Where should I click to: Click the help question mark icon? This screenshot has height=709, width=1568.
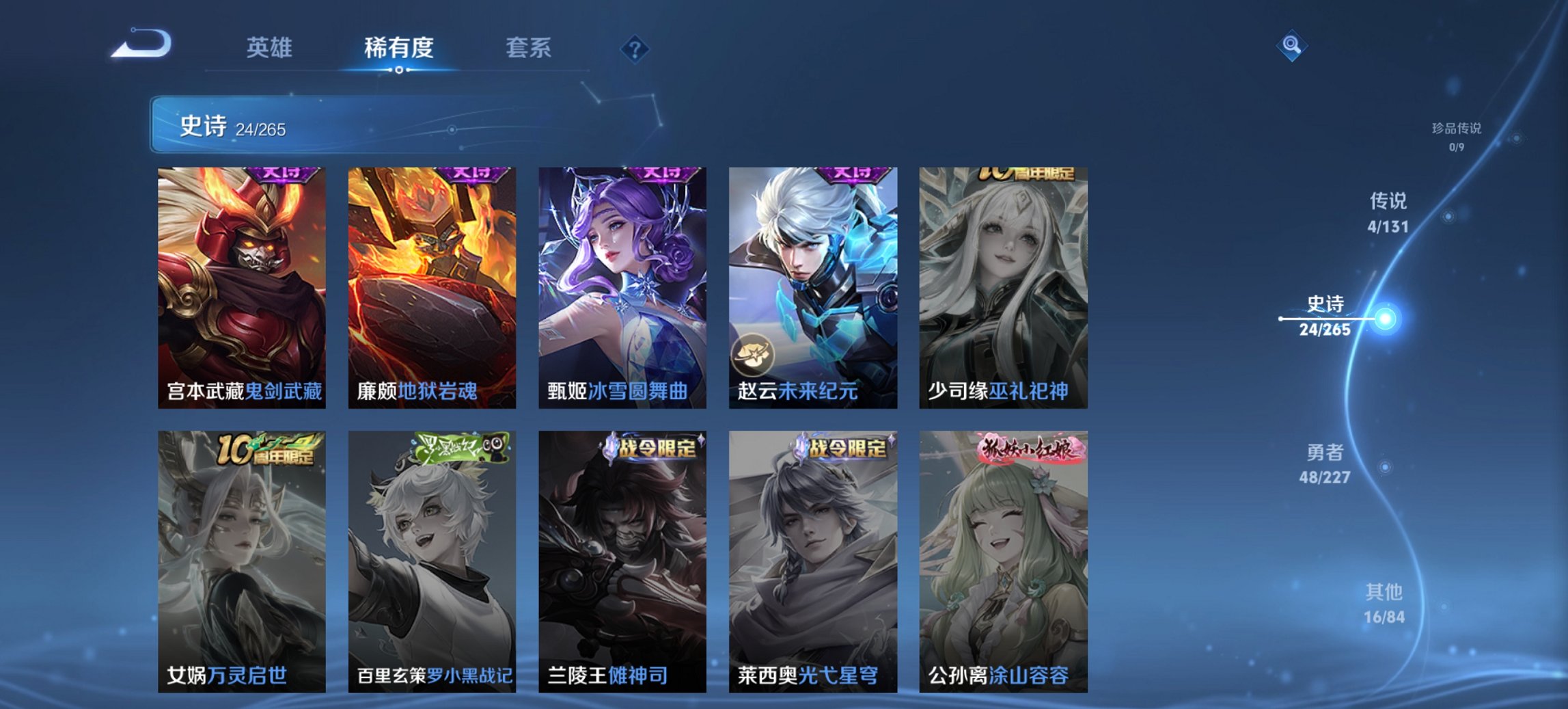pos(635,48)
